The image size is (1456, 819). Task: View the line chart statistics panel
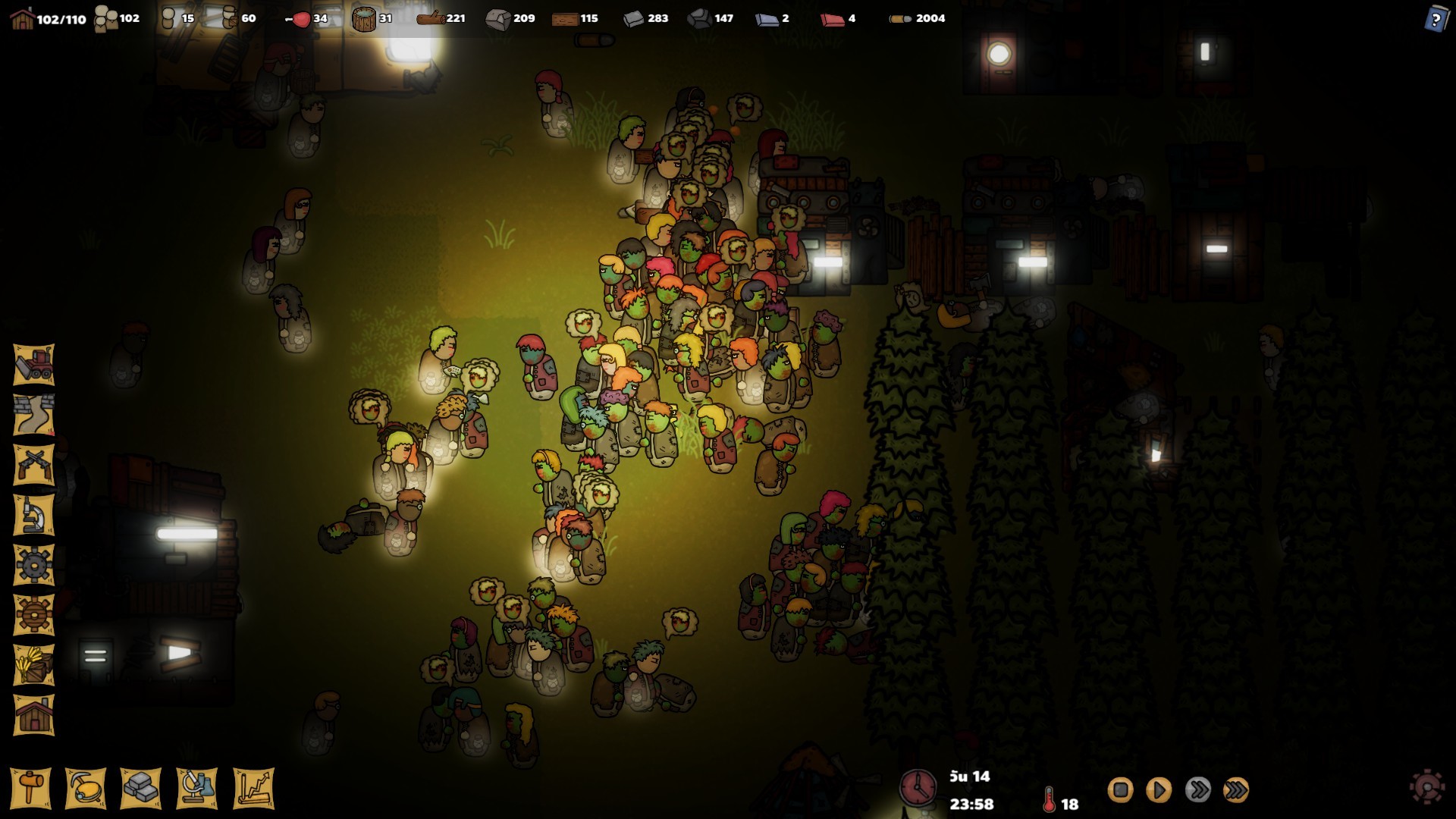pos(253,789)
